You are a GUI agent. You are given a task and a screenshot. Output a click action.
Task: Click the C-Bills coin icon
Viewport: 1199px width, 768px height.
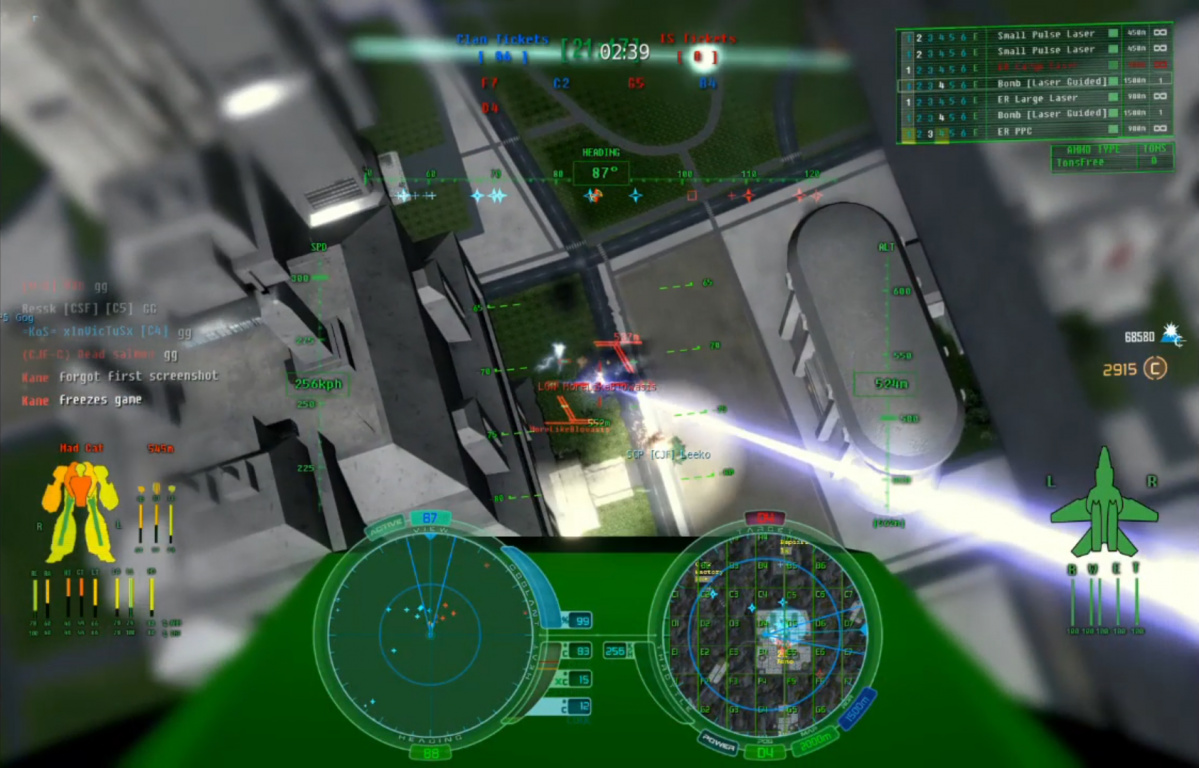point(1156,368)
